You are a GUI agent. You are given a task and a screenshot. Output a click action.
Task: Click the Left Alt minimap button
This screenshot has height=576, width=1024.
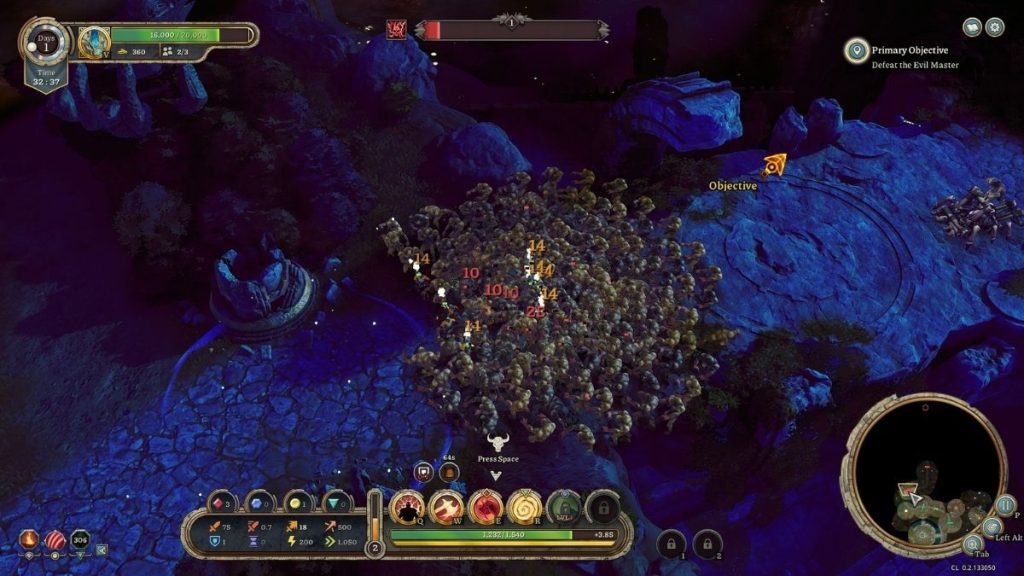click(991, 527)
